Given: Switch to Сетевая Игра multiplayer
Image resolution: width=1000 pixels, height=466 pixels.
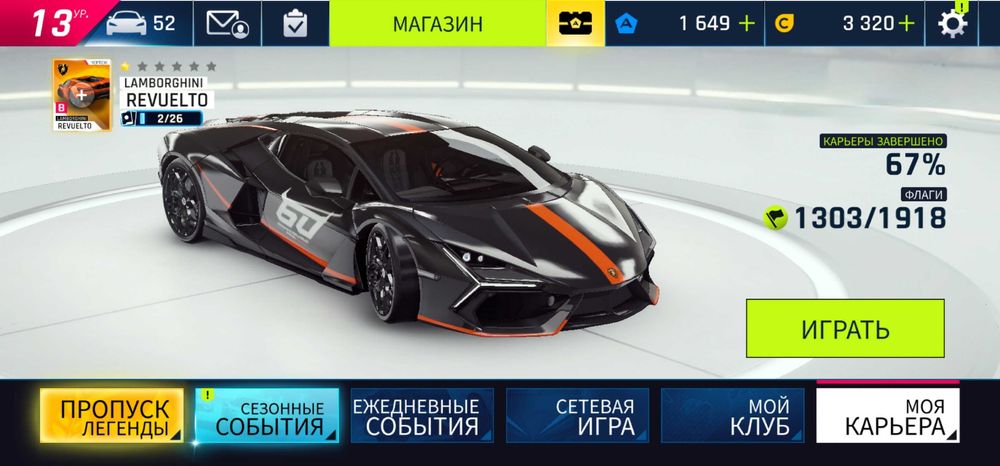Looking at the screenshot, I should coord(577,417).
